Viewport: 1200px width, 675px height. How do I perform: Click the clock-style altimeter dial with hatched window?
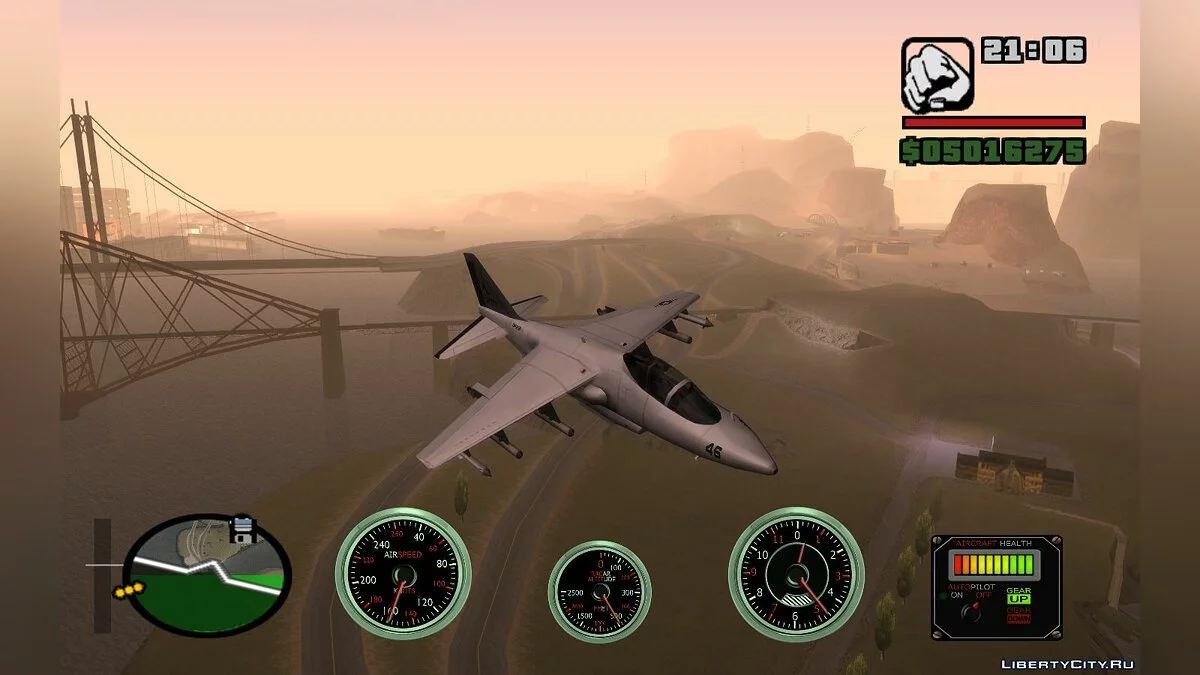796,575
